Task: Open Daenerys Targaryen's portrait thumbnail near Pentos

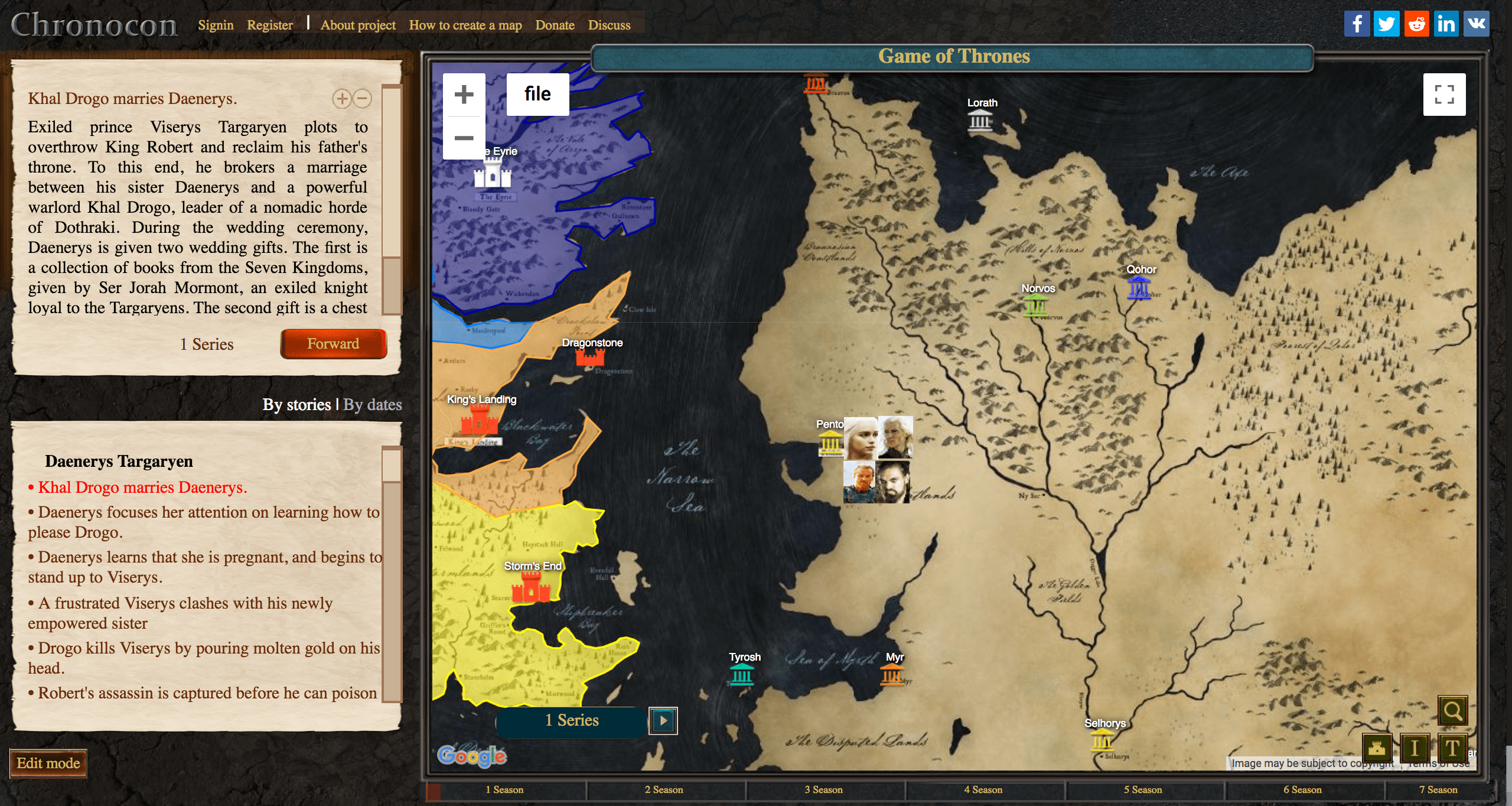Action: [861, 437]
